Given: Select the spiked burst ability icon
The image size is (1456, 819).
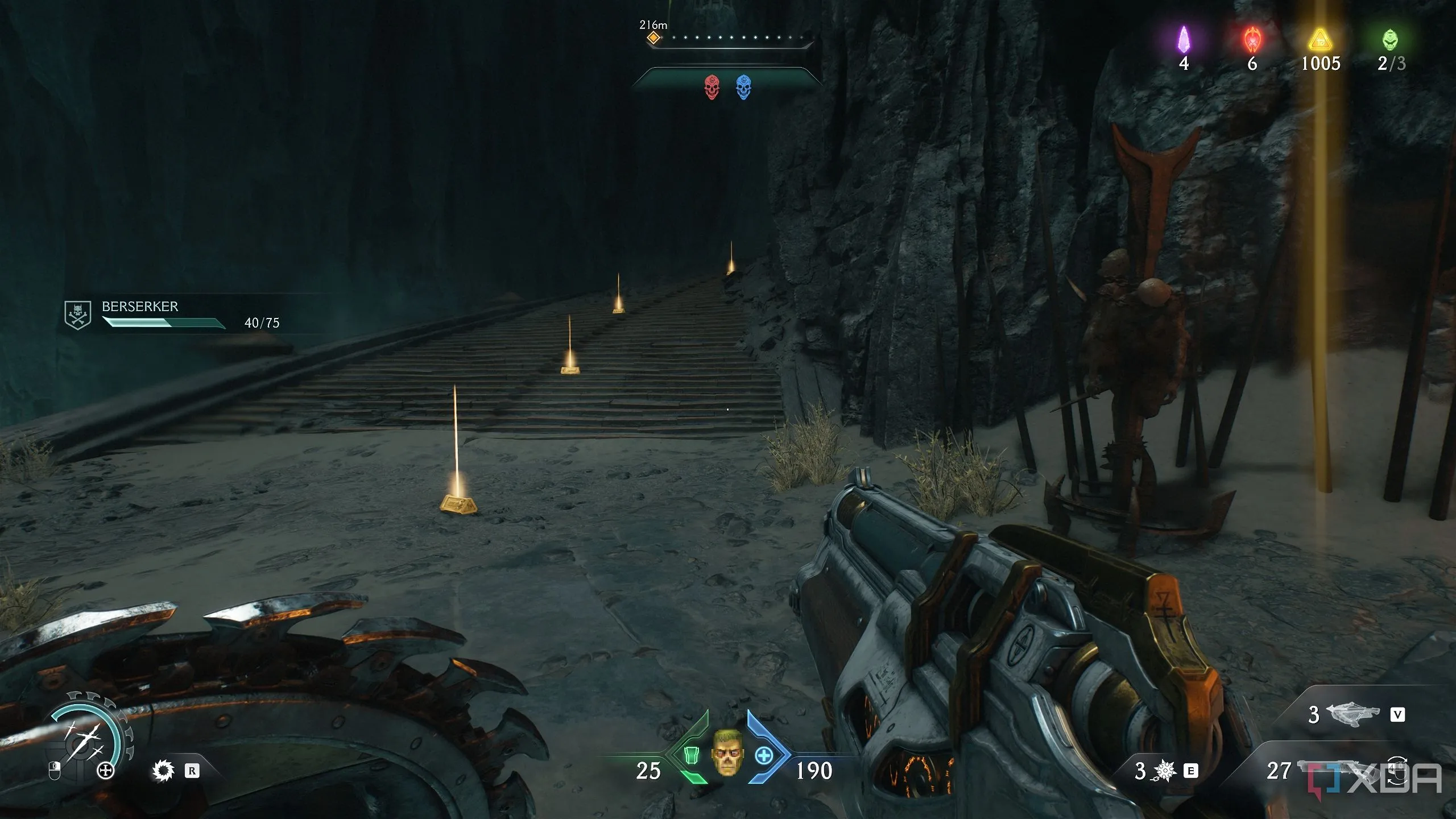Looking at the screenshot, I should tap(1164, 771).
